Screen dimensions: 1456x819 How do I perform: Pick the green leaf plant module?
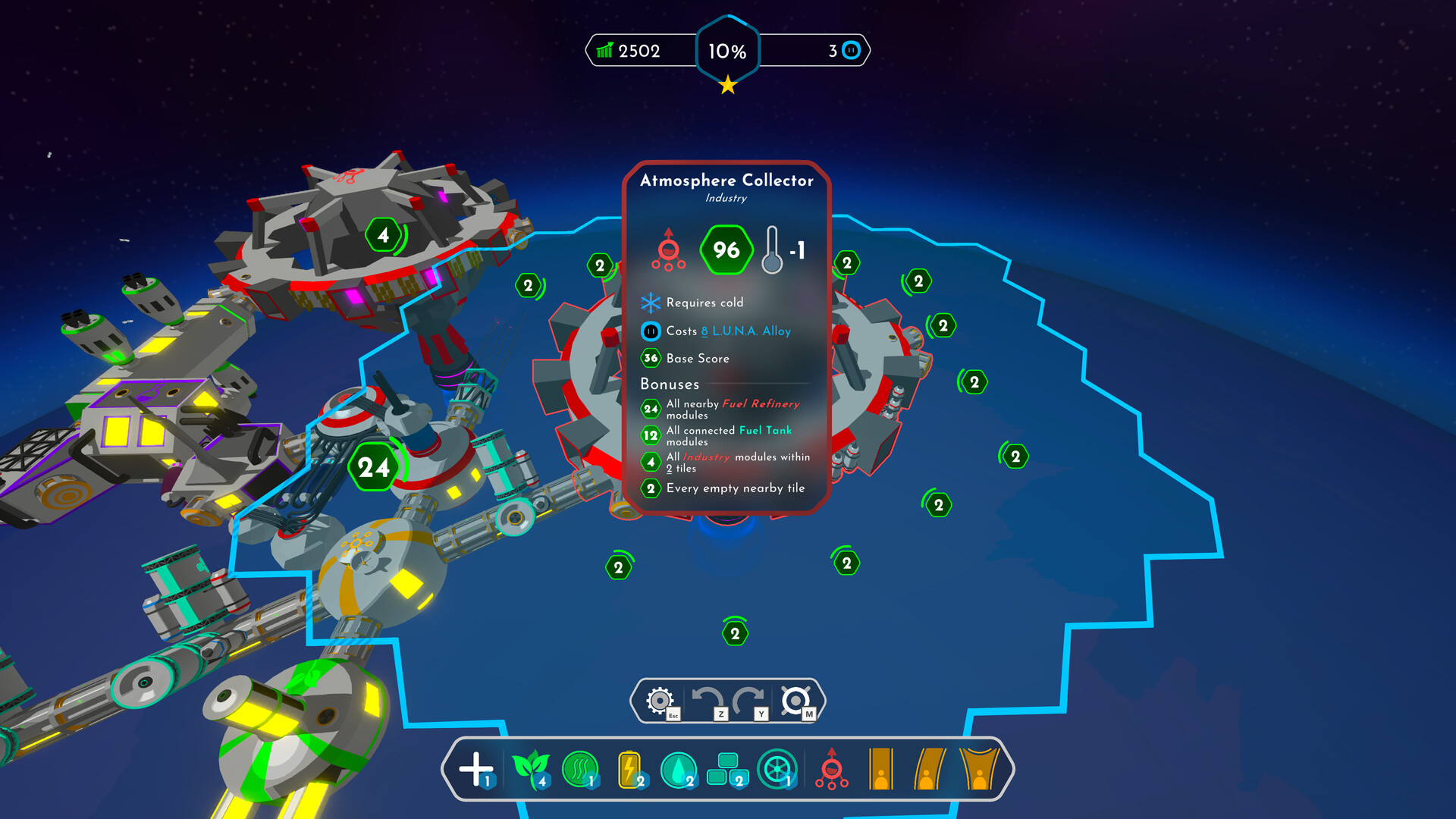point(530,769)
